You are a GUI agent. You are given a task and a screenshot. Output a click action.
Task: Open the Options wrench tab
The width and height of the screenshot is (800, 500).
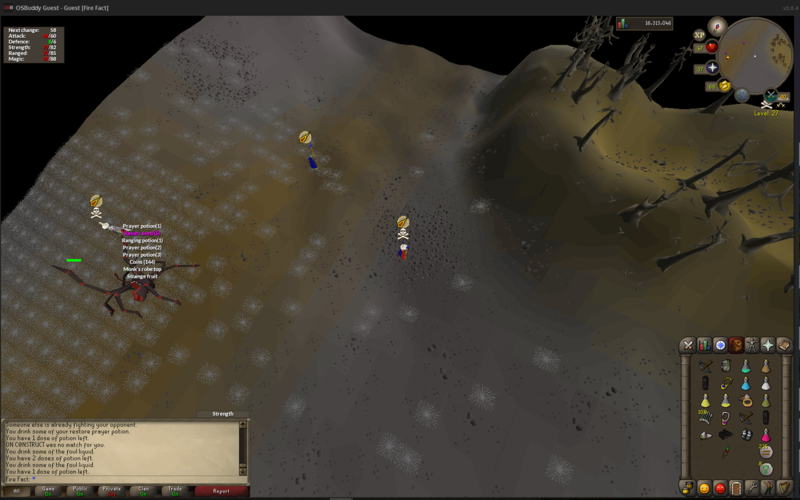(x=752, y=488)
